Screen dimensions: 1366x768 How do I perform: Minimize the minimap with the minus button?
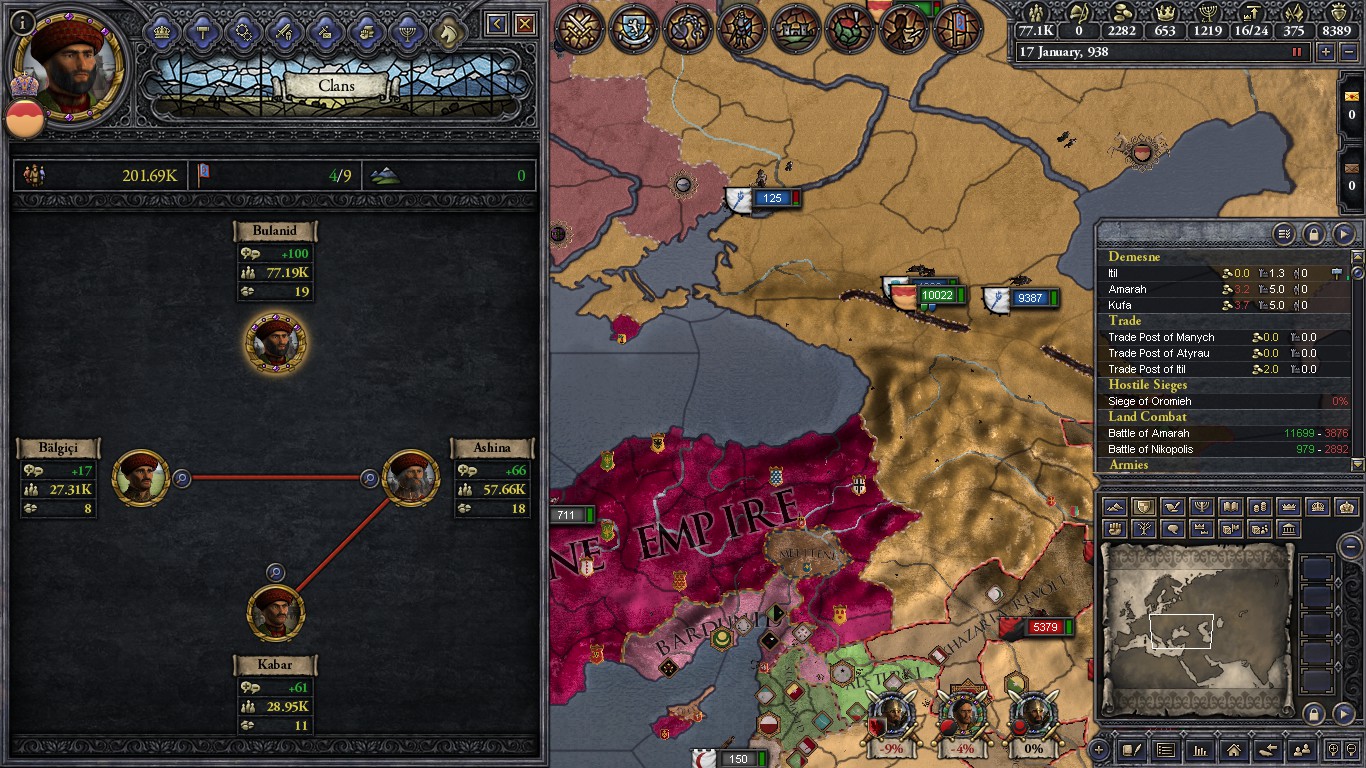1350,547
